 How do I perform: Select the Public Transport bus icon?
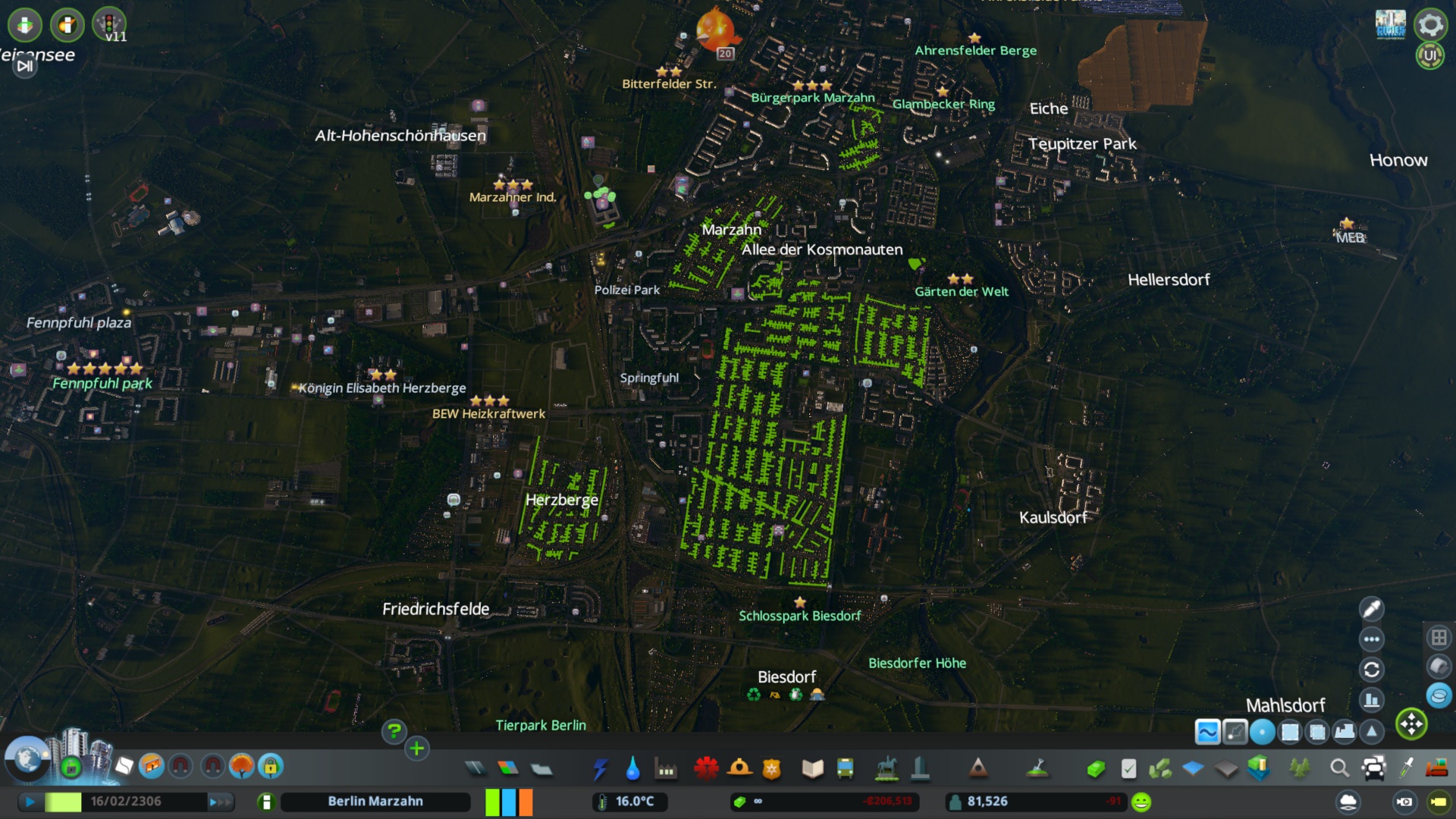tap(844, 768)
